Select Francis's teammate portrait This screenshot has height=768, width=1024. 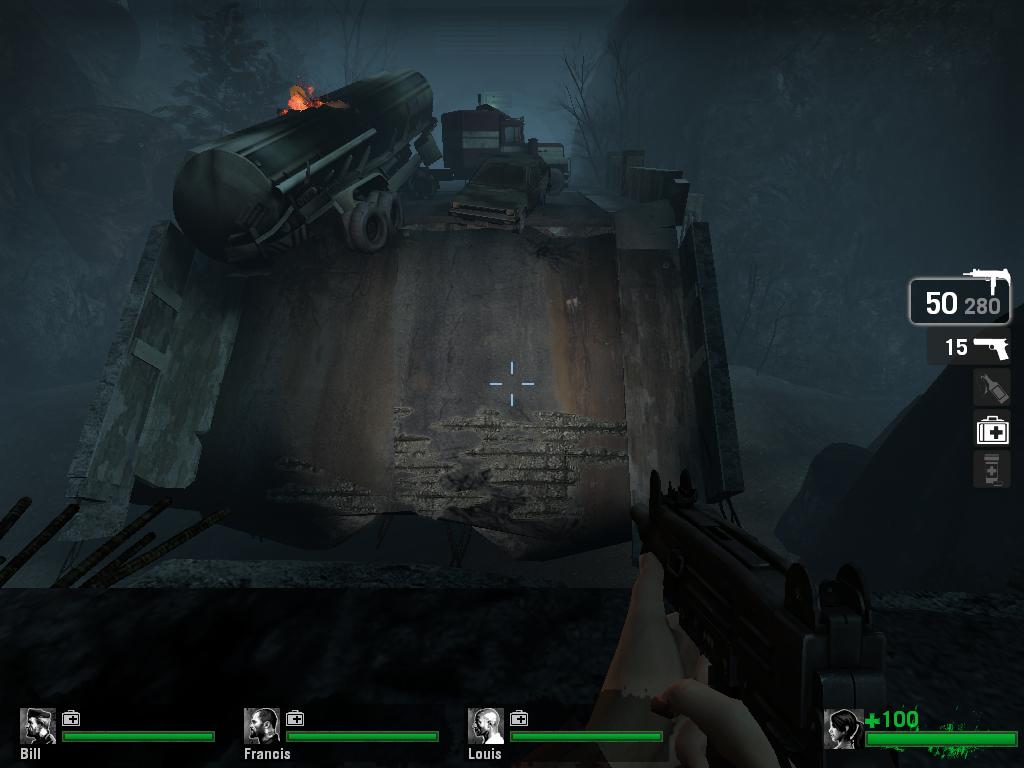pyautogui.click(x=262, y=726)
